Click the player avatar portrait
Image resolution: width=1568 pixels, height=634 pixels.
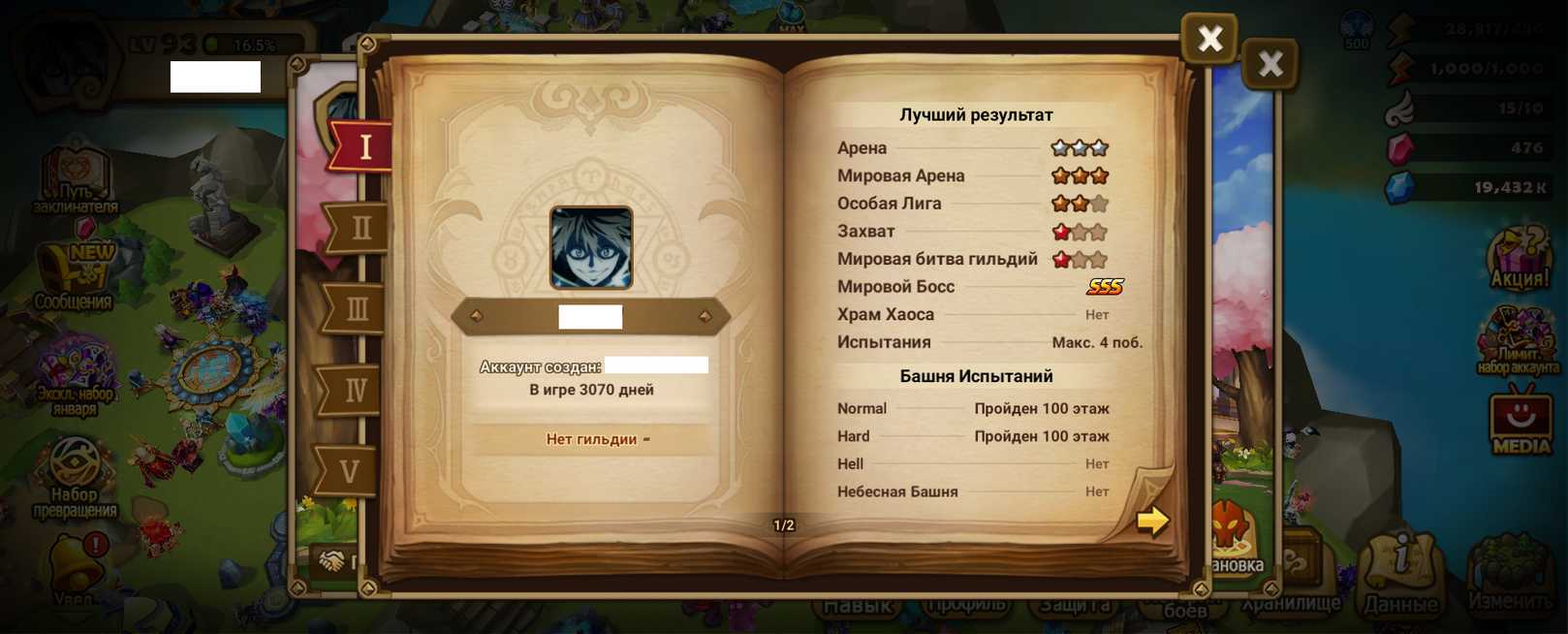(x=591, y=247)
